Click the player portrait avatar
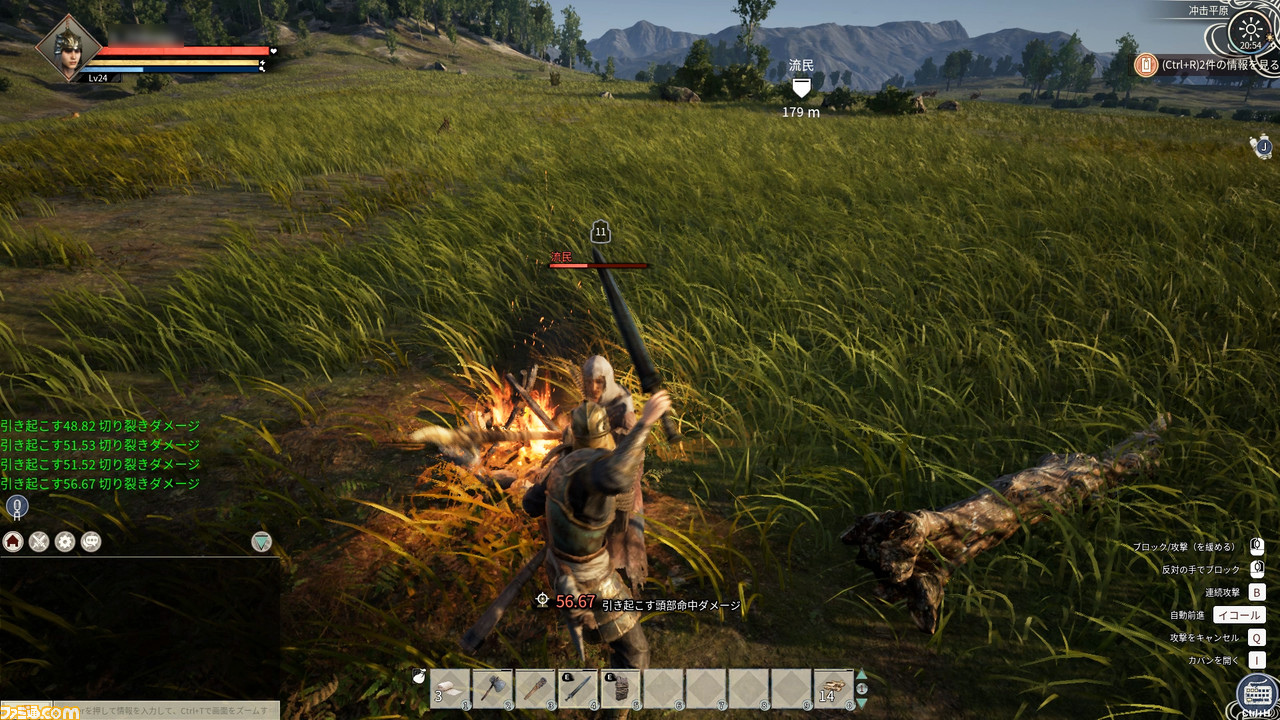 click(69, 46)
